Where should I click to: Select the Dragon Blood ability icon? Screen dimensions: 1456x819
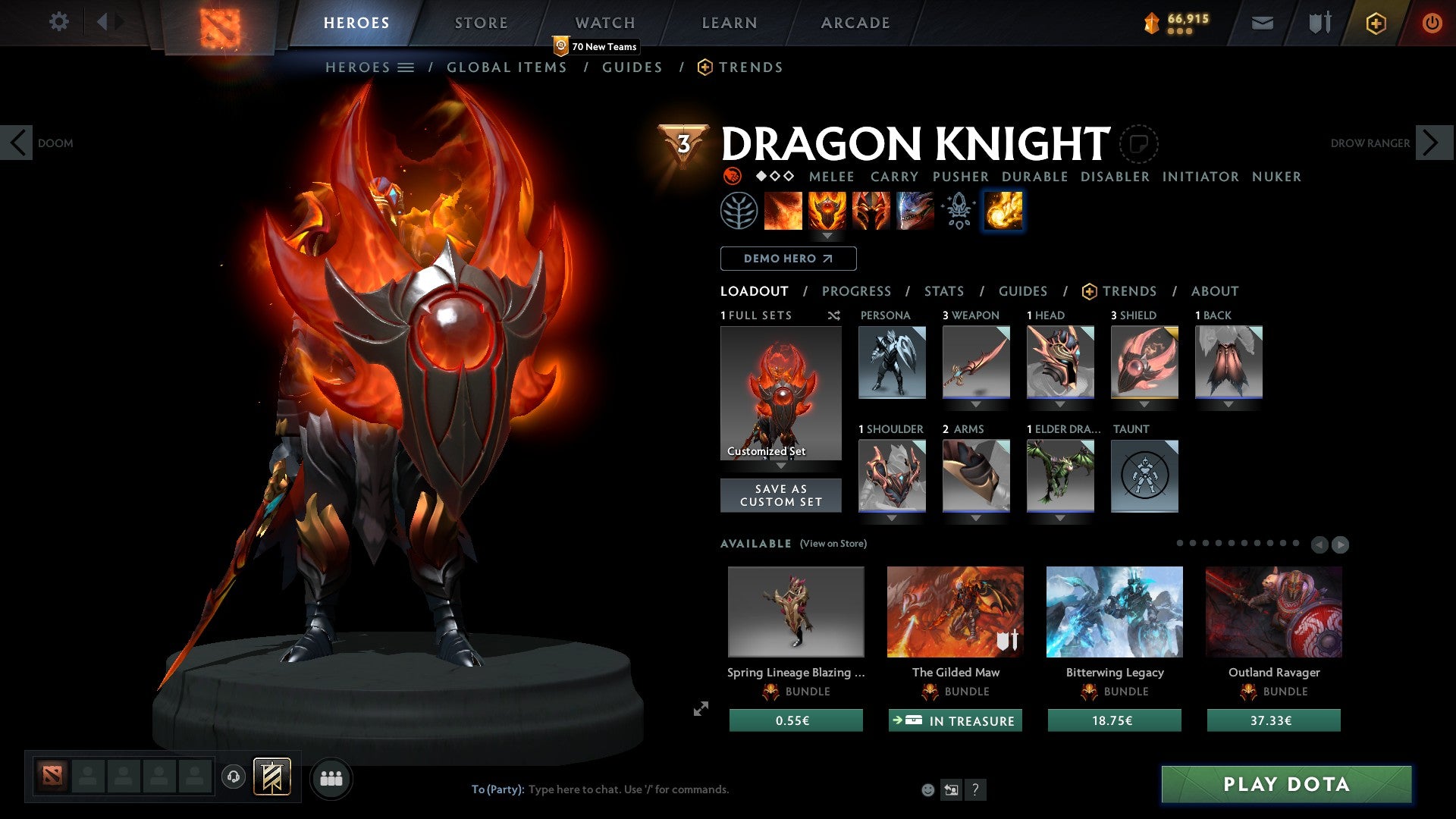(870, 211)
